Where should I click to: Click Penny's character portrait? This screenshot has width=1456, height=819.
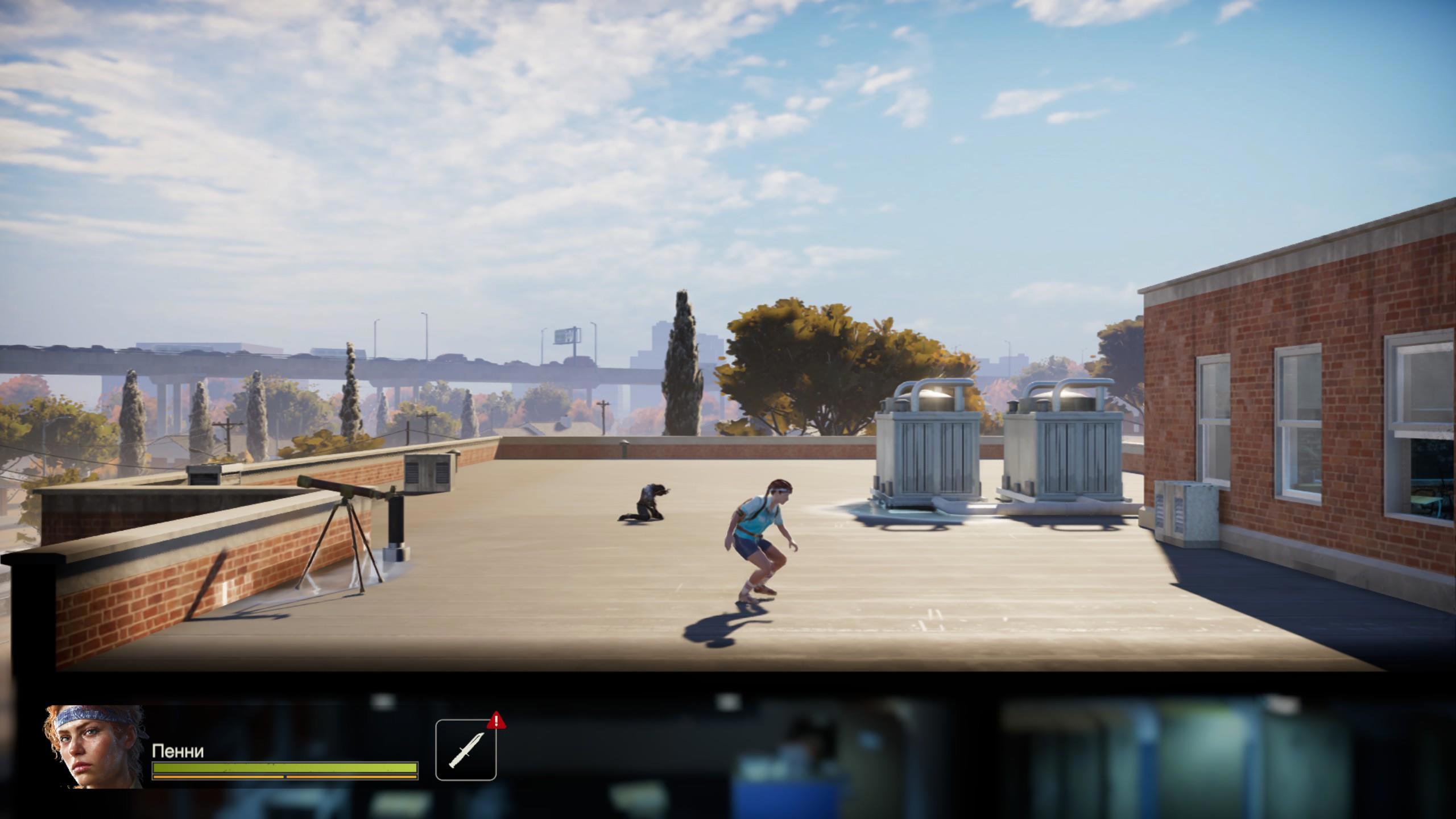pyautogui.click(x=94, y=746)
